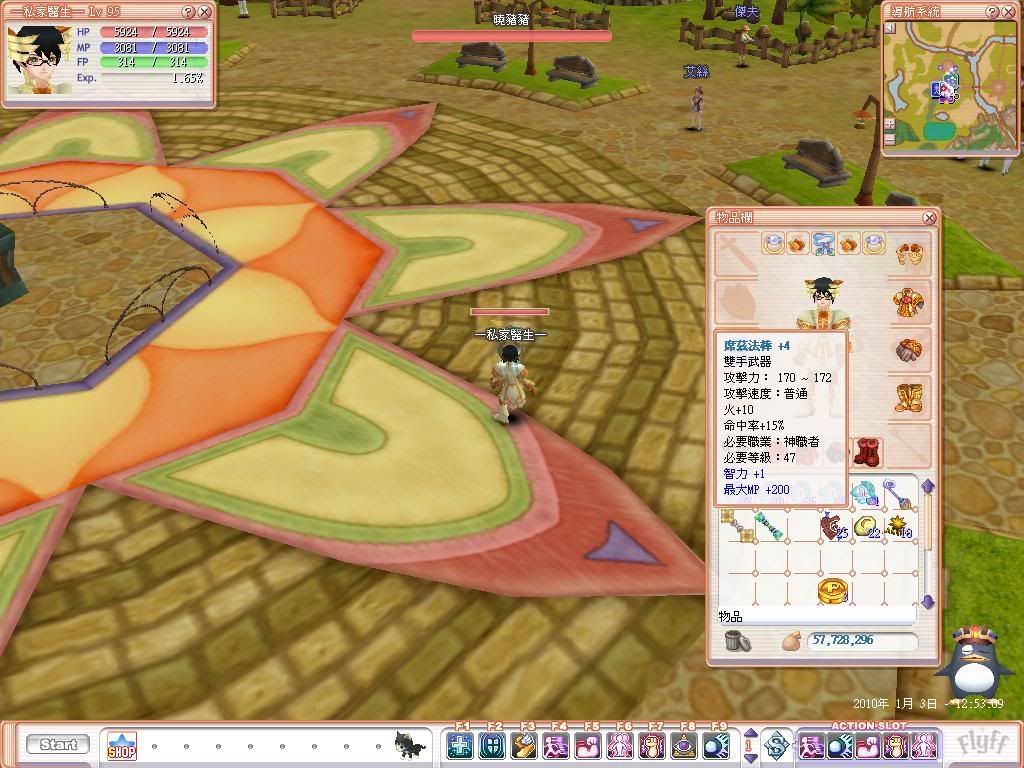
Task: Close the inventory window
Action: [929, 217]
